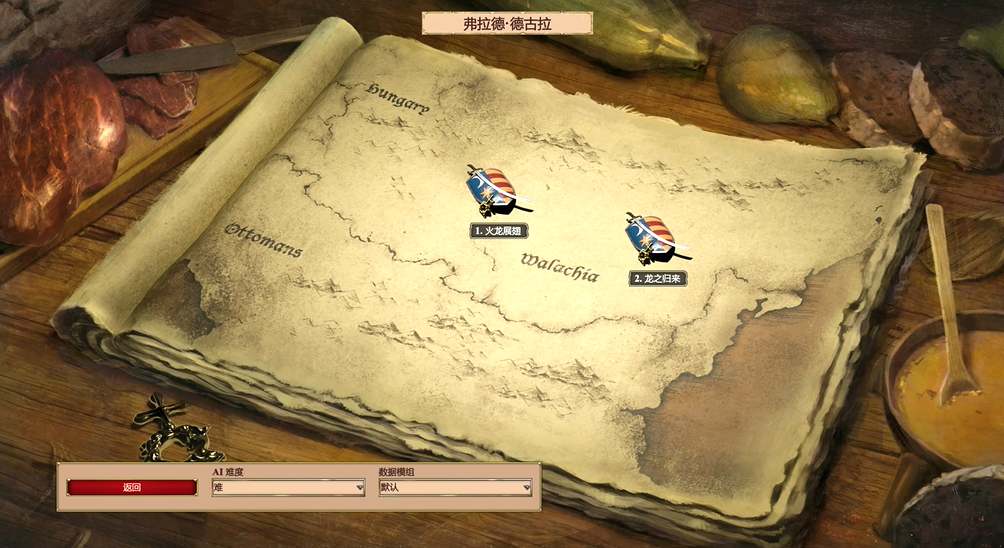The image size is (1004, 548).
Task: Open the 数据模组 data mod dropdown
Action: click(455, 488)
